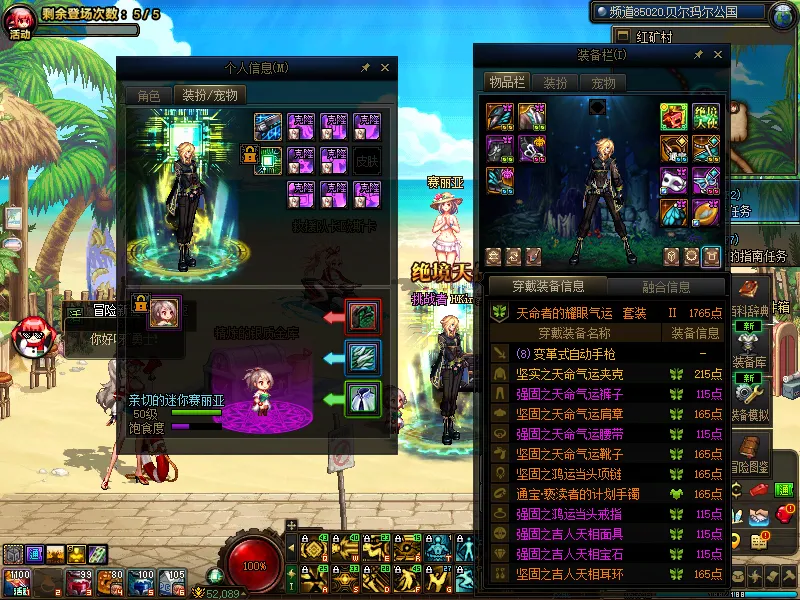Switch to the 角色 tab
800x600 pixels.
pyautogui.click(x=148, y=95)
